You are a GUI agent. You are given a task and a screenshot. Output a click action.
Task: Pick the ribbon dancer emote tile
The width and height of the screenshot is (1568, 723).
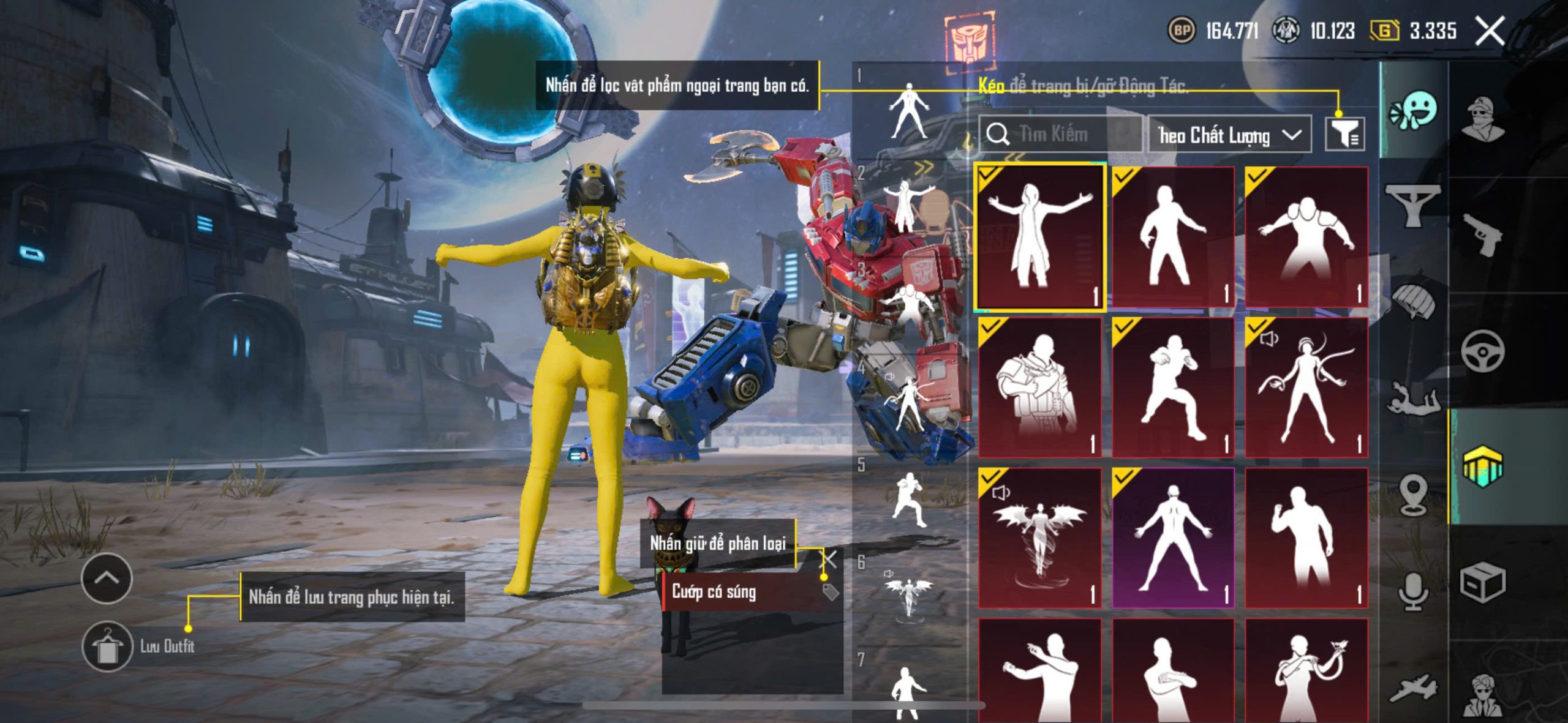[x=1306, y=388]
